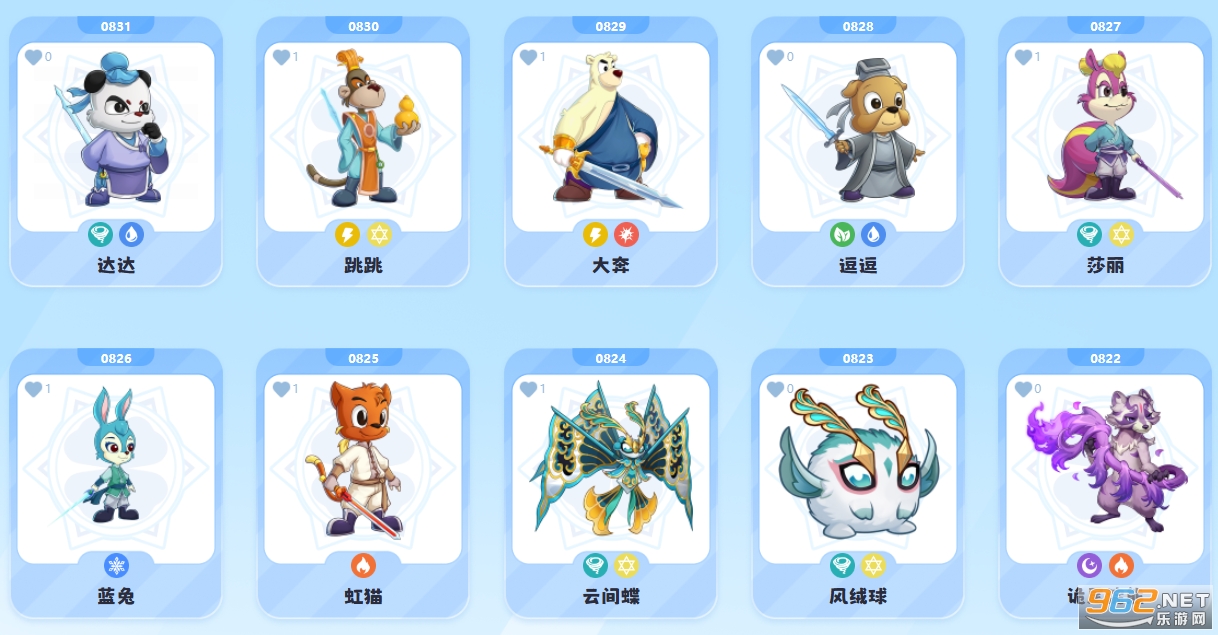
Task: Favorite 大奔 using the heart icon
Action: click(x=528, y=58)
